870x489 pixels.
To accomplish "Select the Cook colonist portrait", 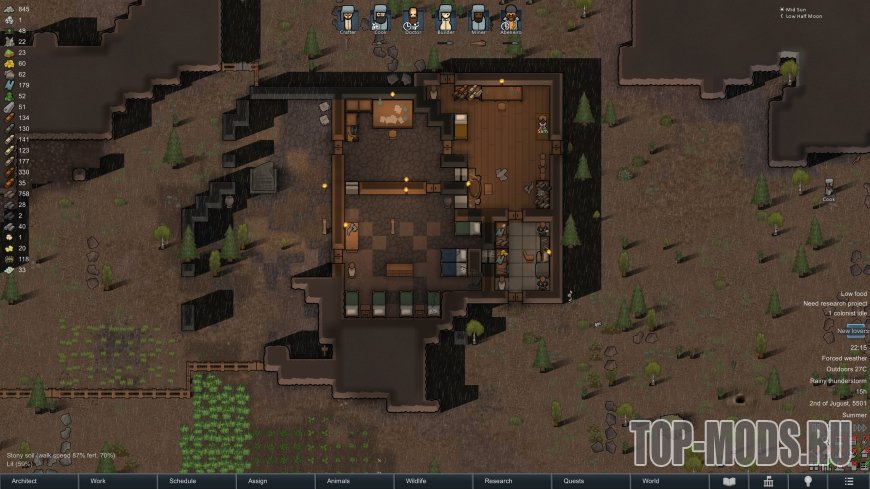I will tap(380, 17).
